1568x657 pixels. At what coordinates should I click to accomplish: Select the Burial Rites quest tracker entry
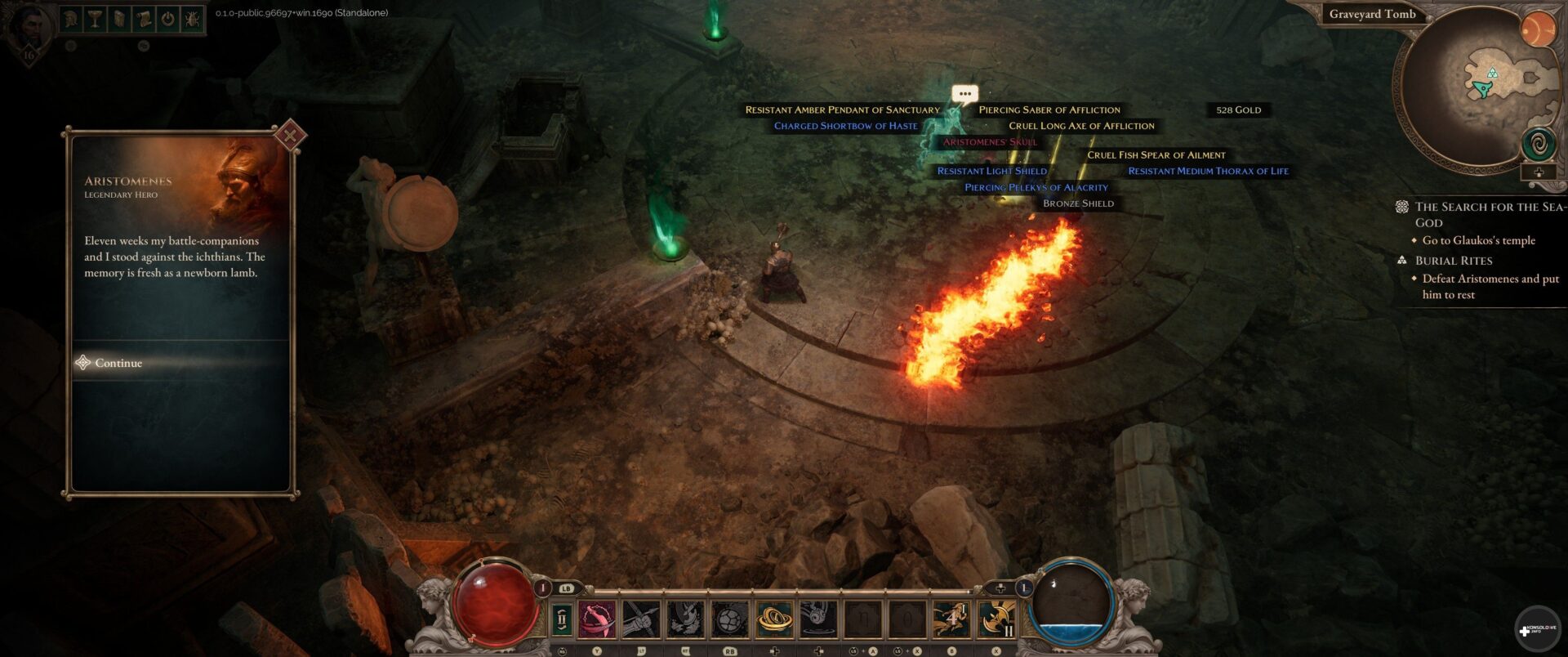click(x=1454, y=261)
